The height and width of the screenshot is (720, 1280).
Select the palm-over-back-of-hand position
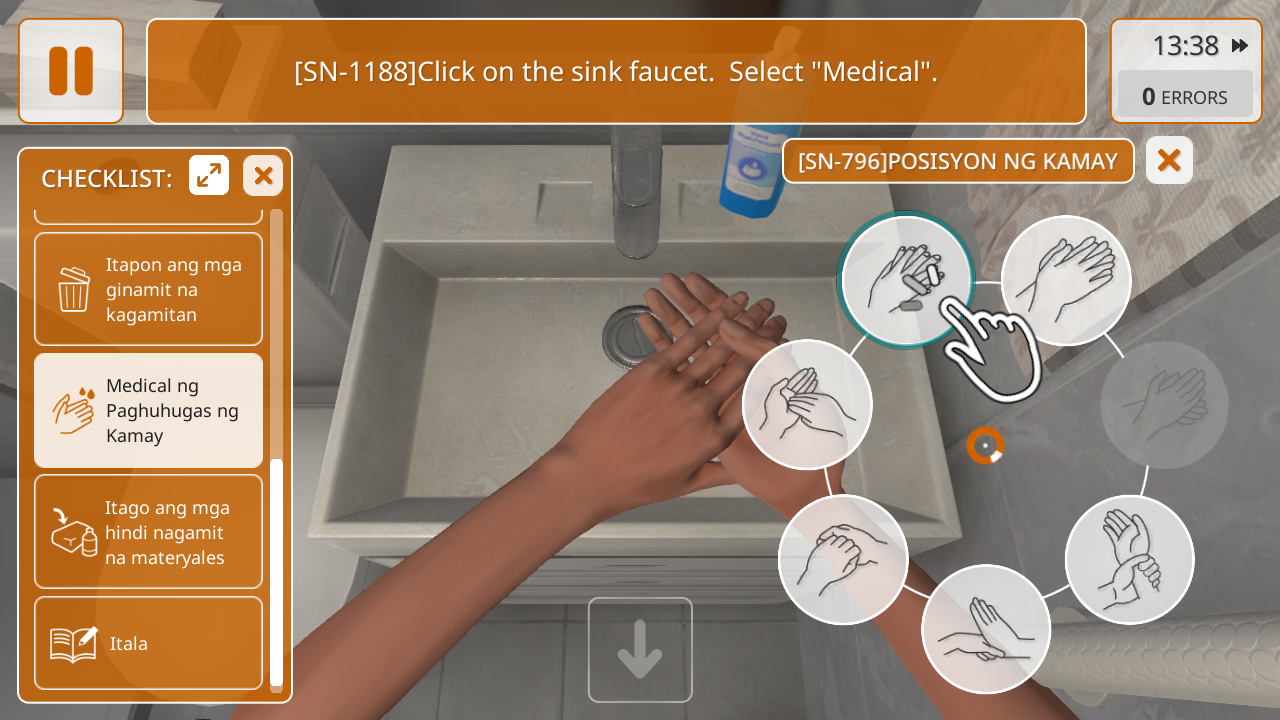pyautogui.click(x=1066, y=280)
